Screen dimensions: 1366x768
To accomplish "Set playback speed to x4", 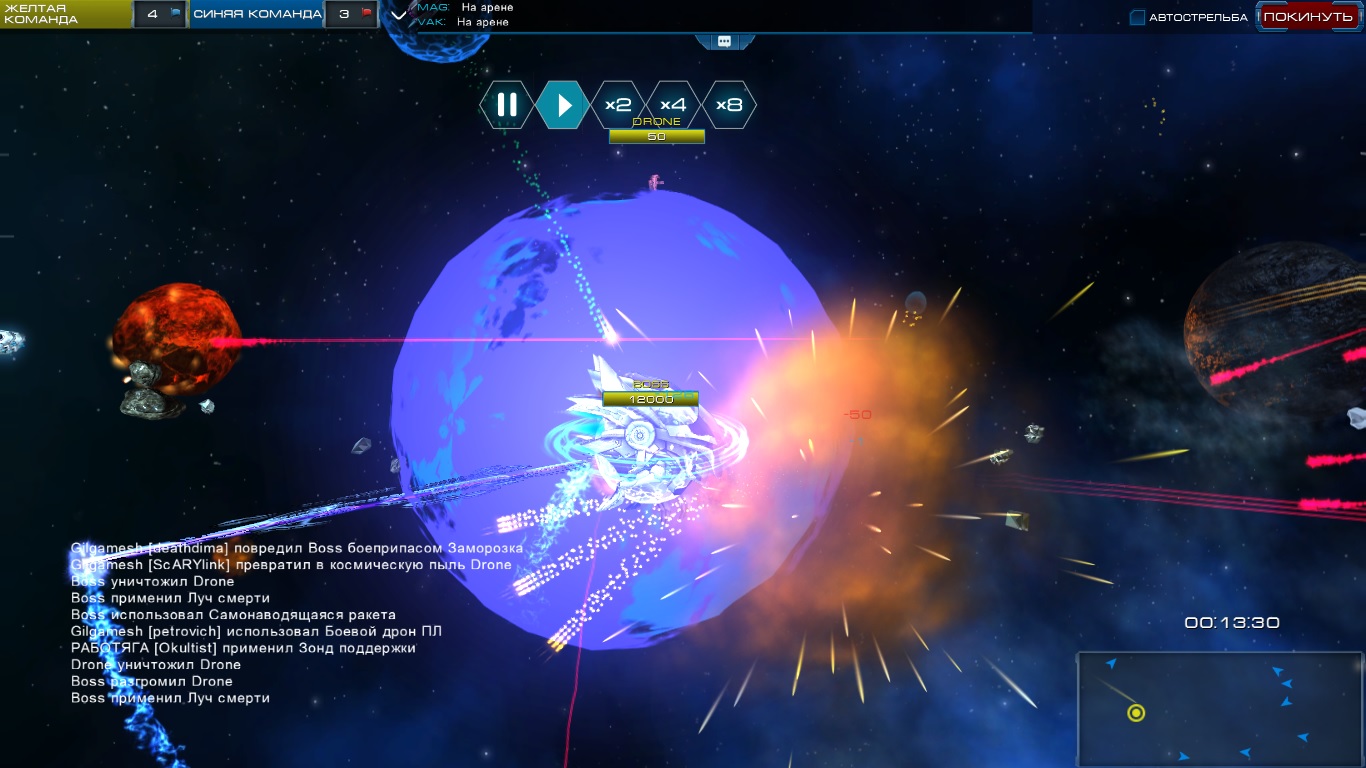I will pos(673,105).
